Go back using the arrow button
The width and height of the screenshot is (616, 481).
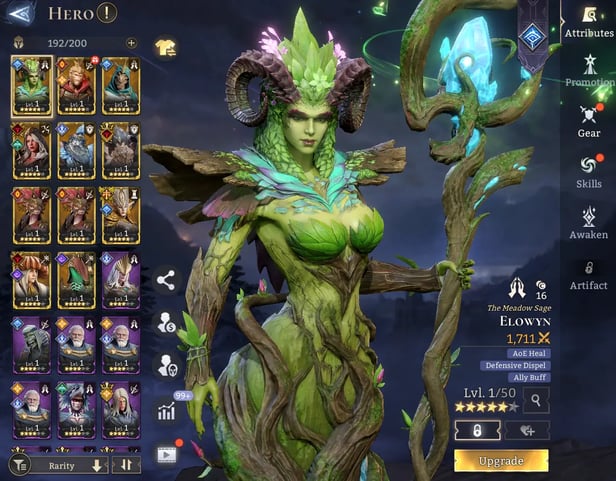pyautogui.click(x=20, y=13)
